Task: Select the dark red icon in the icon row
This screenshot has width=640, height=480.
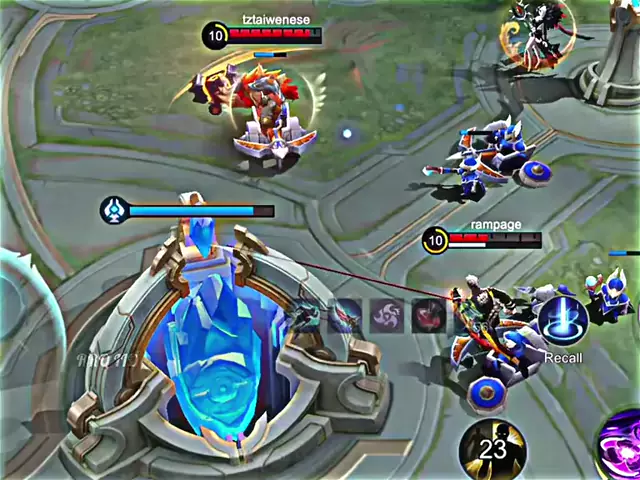Action: (428, 316)
